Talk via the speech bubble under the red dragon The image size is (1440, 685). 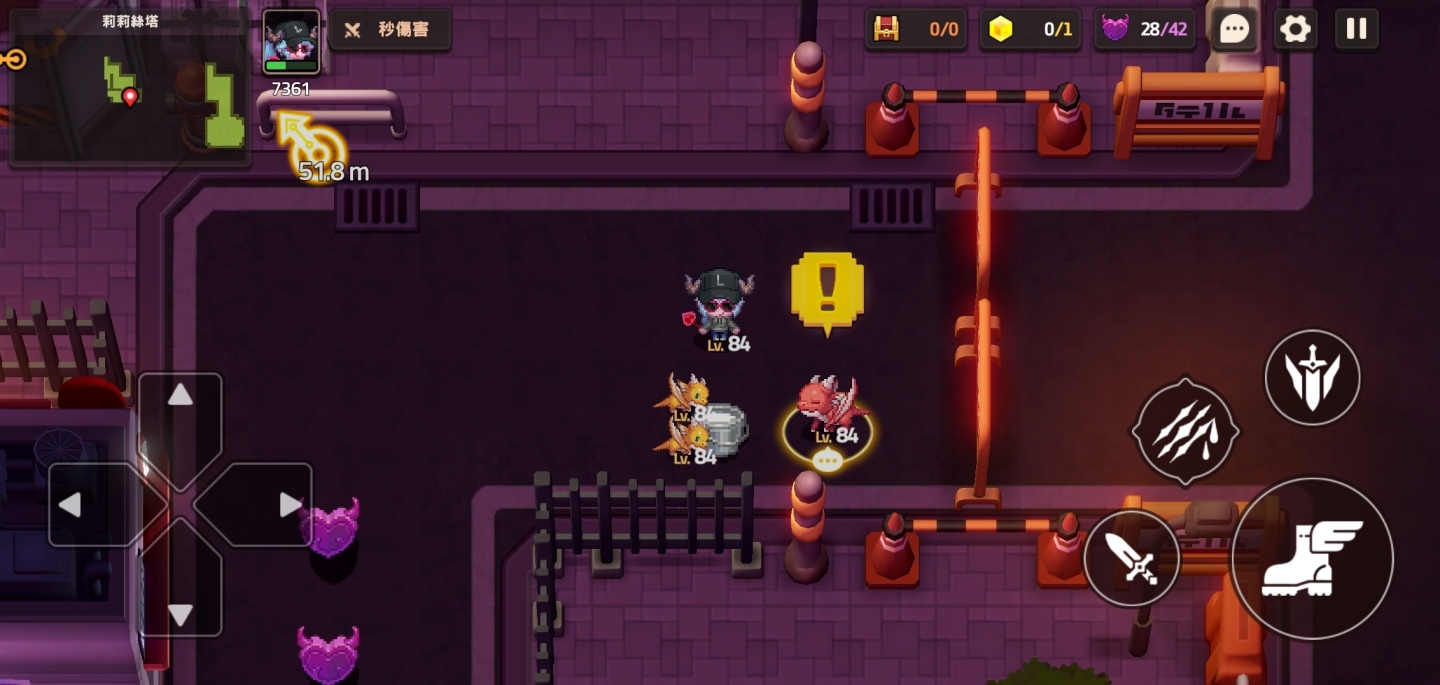[827, 461]
